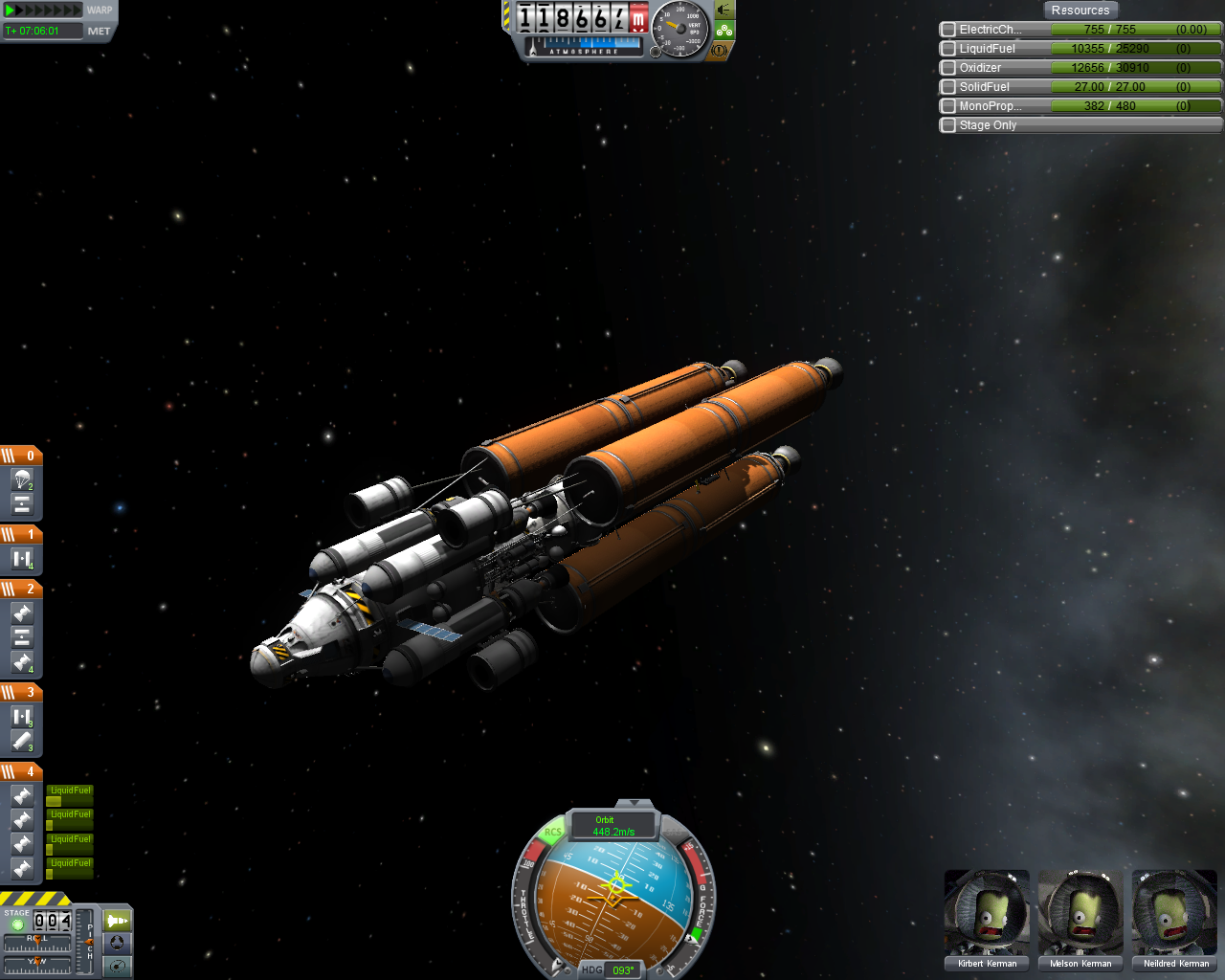Click the time warp arrows
Viewport: 1225px width, 980px height.
[44, 11]
